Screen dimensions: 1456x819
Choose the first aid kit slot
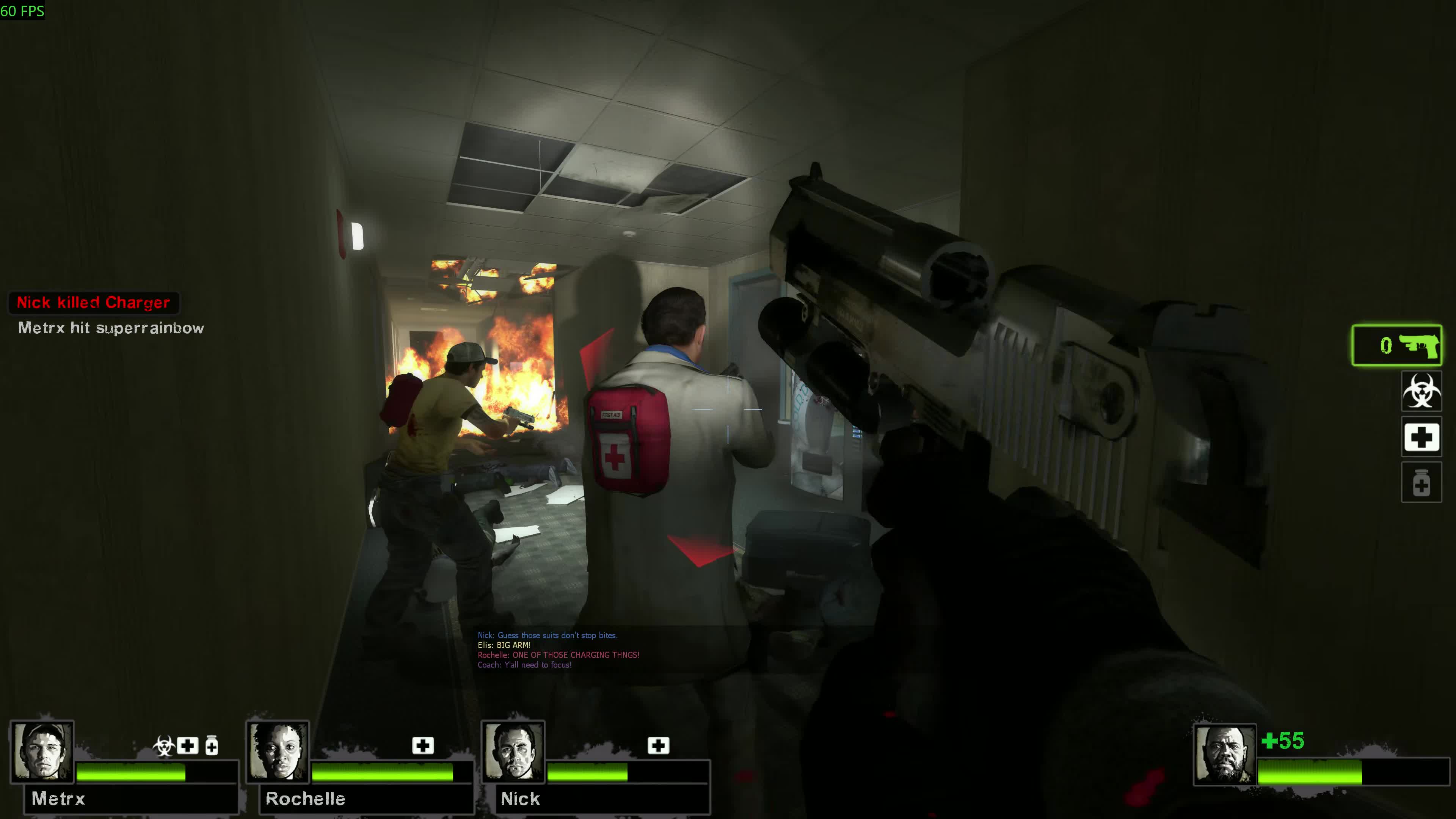pyautogui.click(x=1421, y=437)
